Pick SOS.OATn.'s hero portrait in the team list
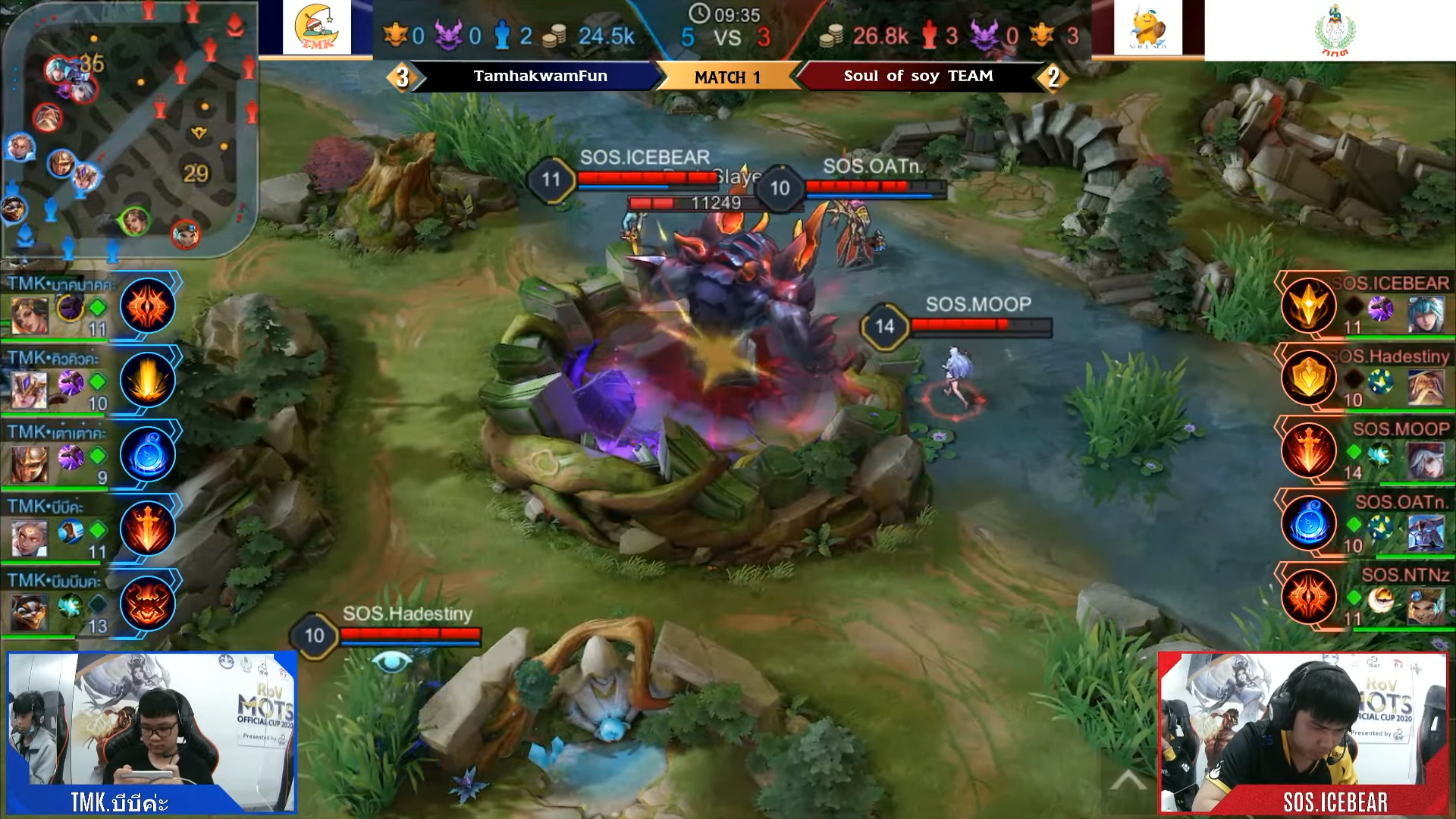The width and height of the screenshot is (1456, 819). tap(1426, 533)
